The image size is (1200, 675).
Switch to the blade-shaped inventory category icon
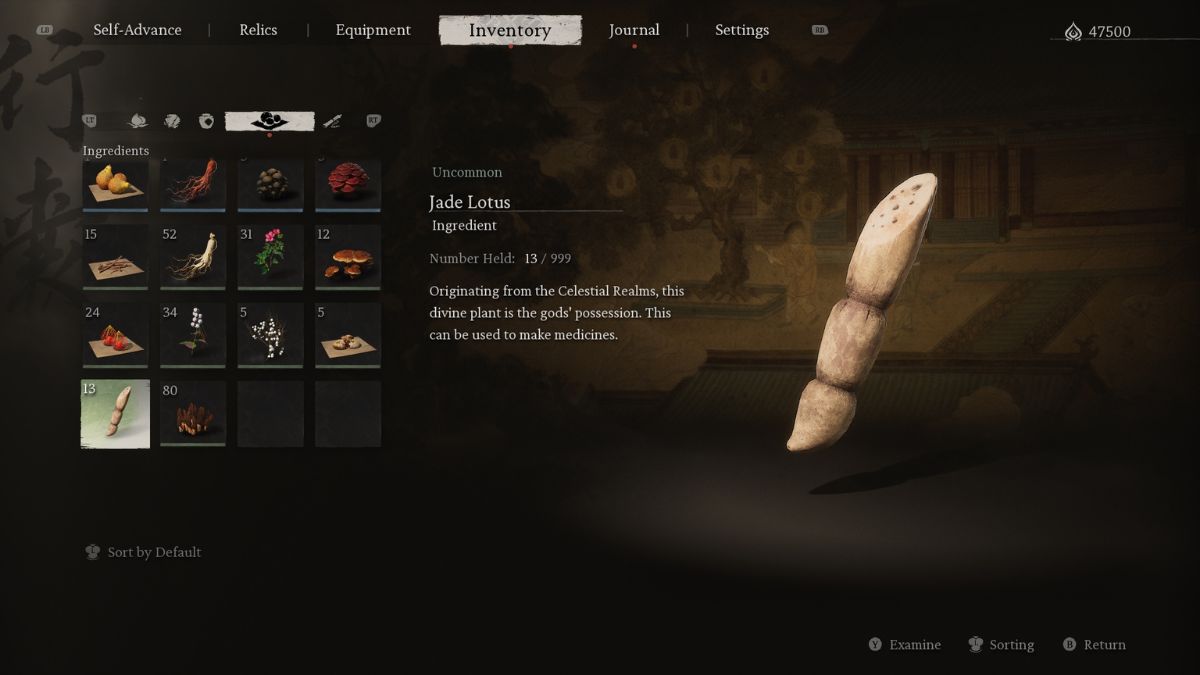tap(333, 121)
